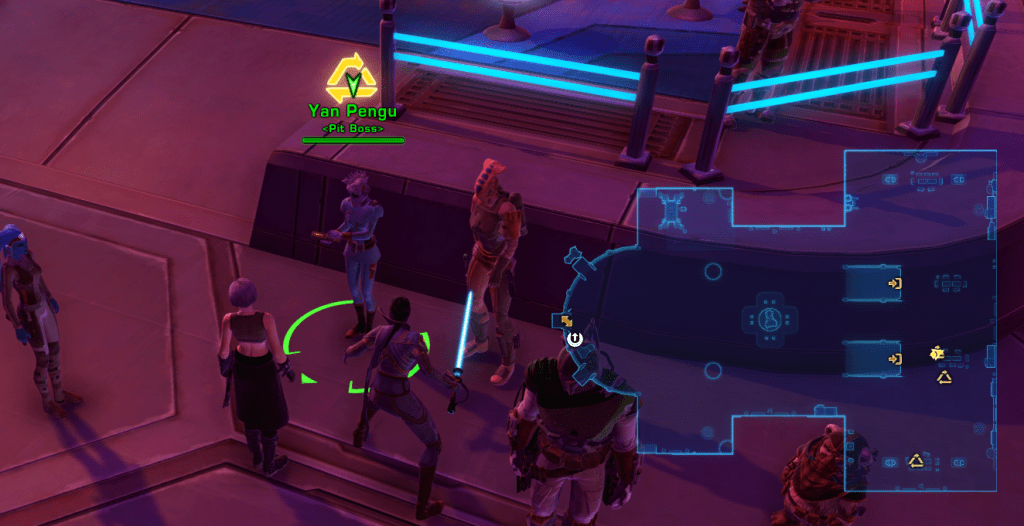1024x526 pixels.
Task: Select the upper exit door marker on the map
Action: tap(894, 284)
